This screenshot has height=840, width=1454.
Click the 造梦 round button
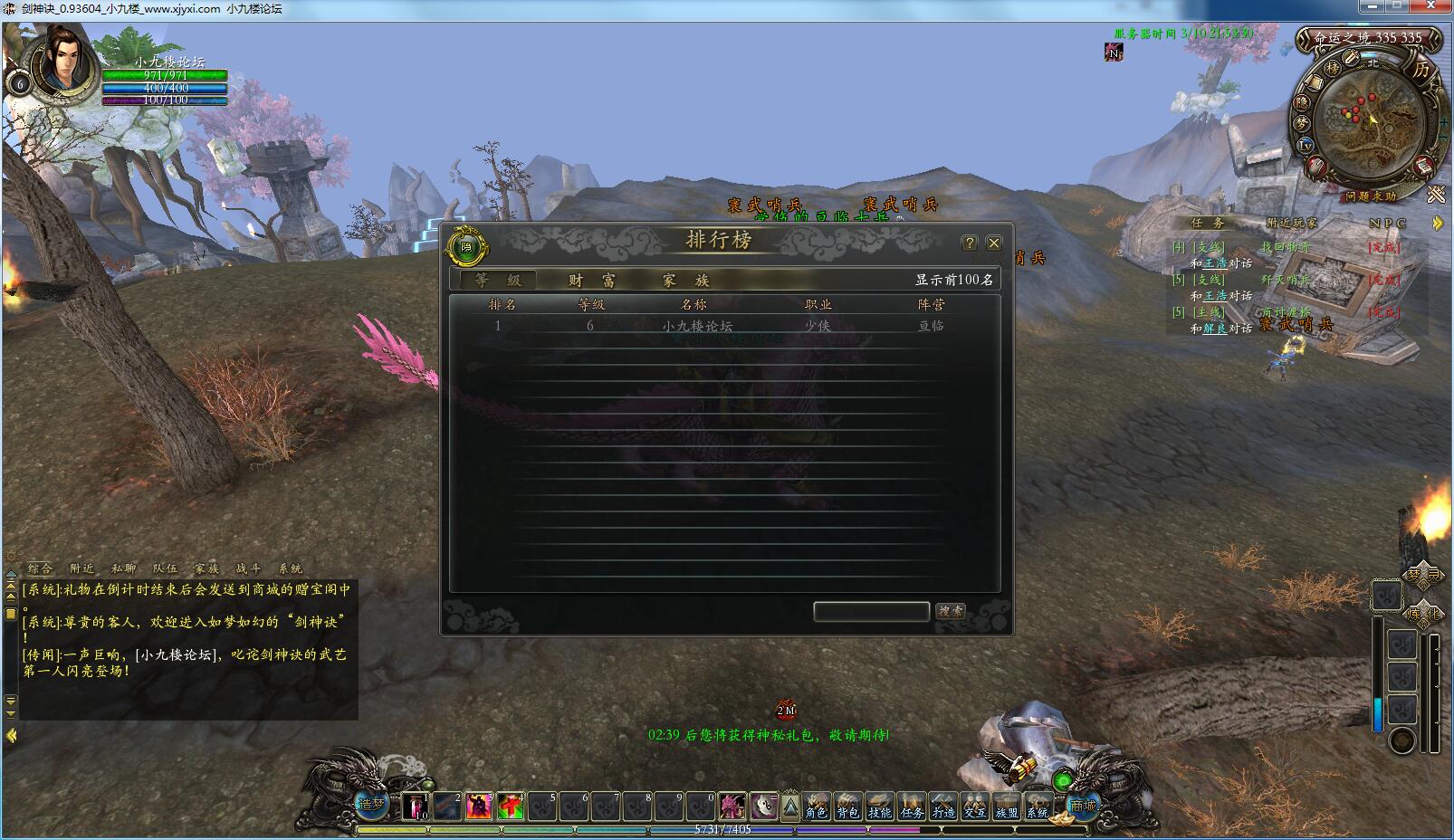tap(371, 803)
